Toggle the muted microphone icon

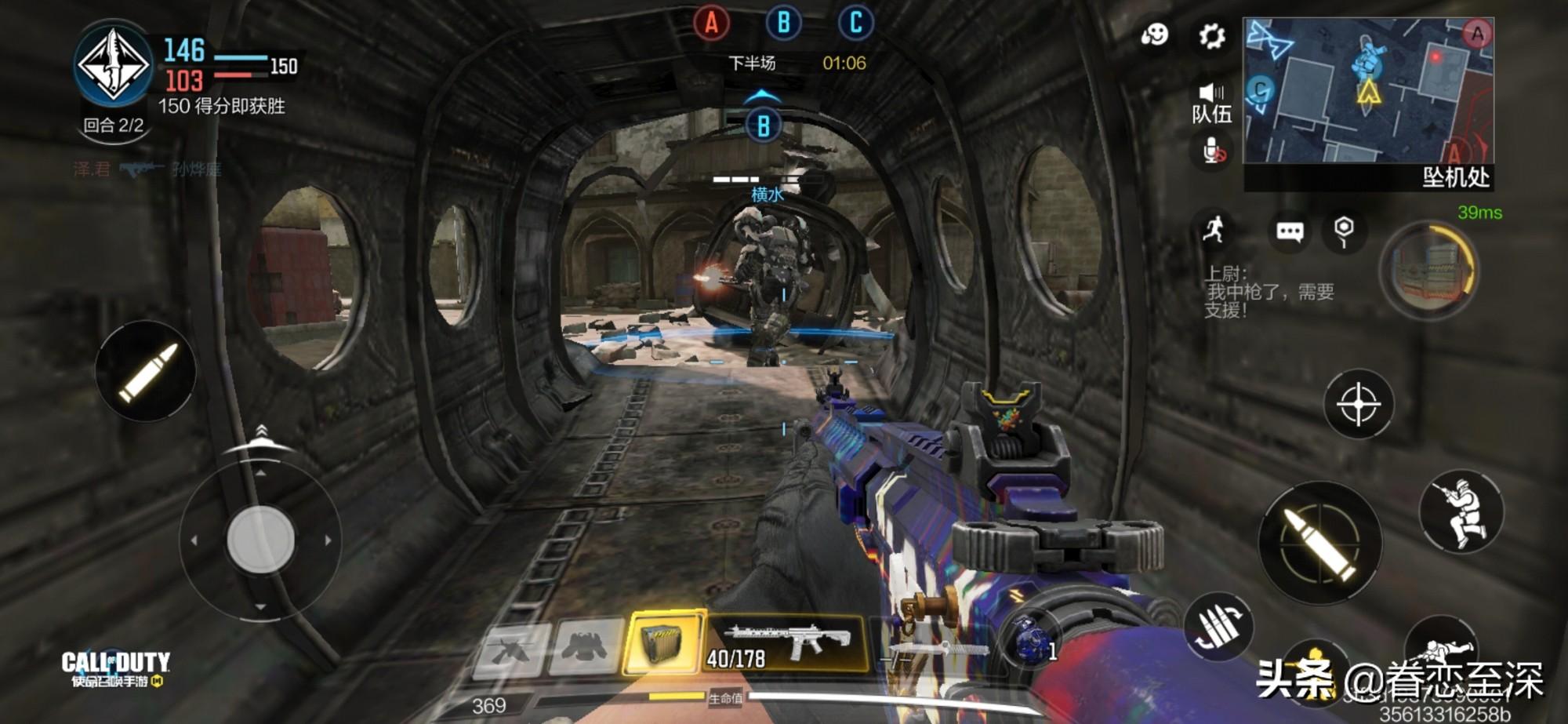pyautogui.click(x=1213, y=150)
